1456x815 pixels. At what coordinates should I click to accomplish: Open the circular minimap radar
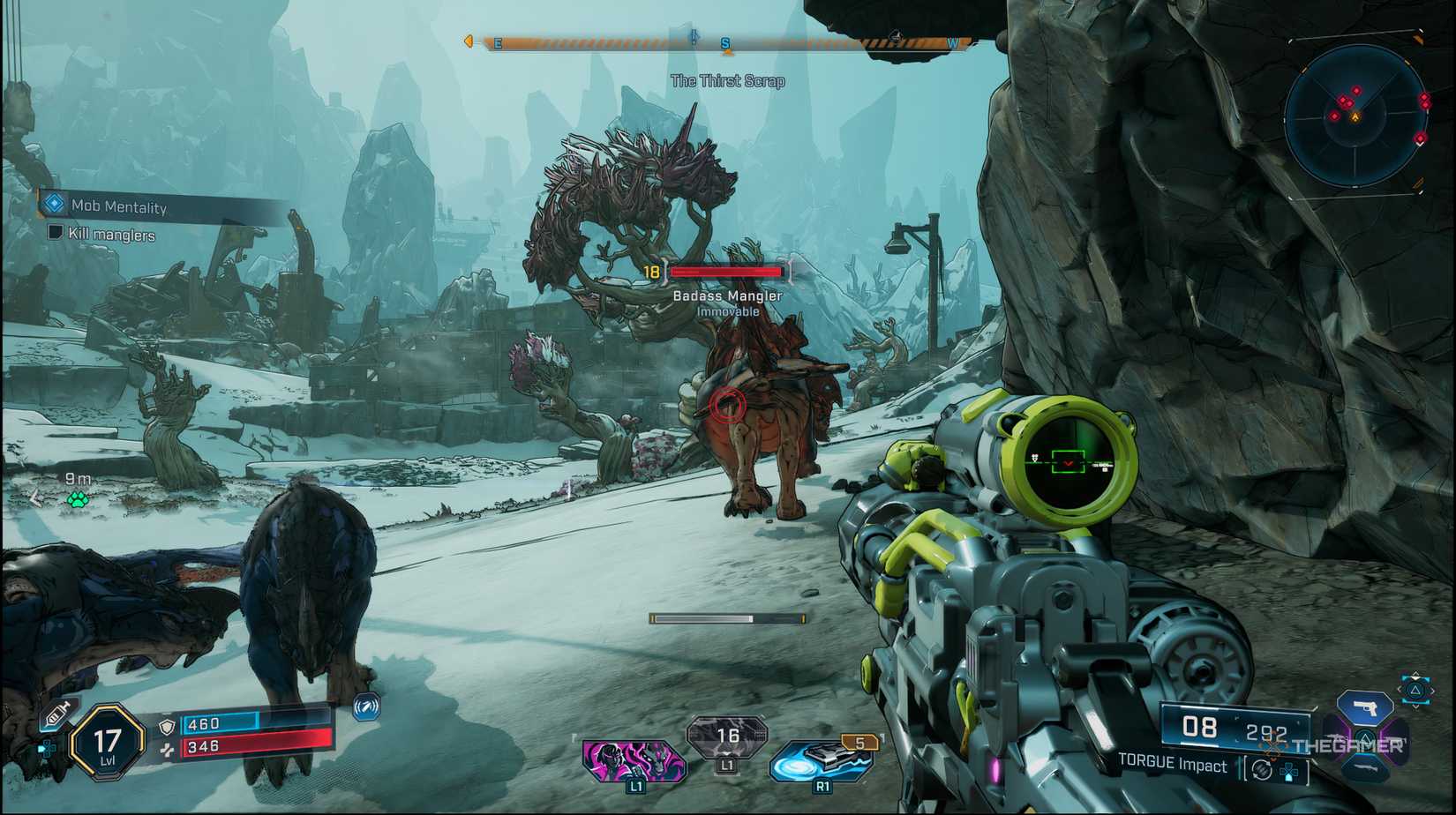[x=1355, y=116]
